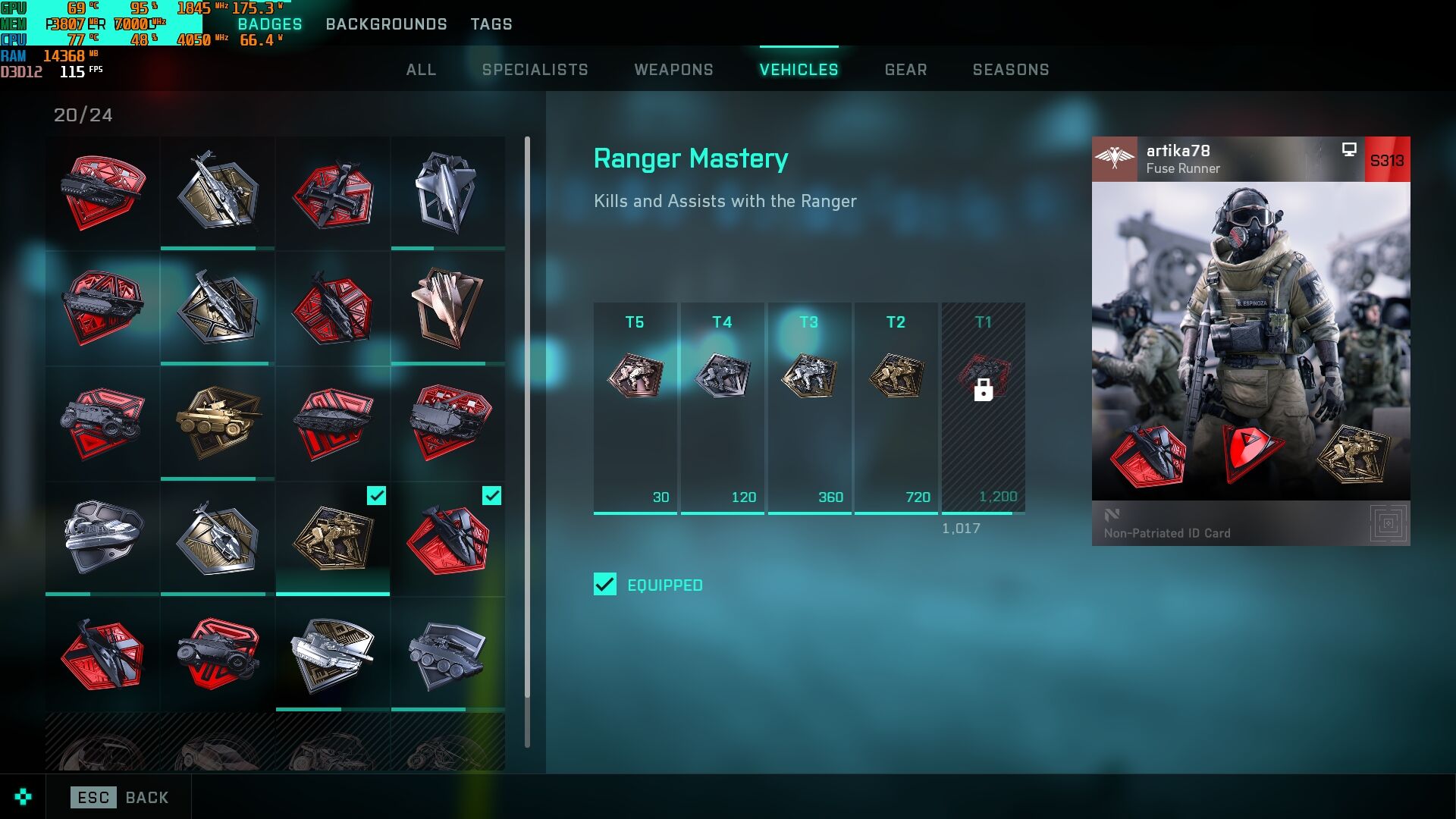Open the Tags section
1456x819 pixels.
point(491,24)
